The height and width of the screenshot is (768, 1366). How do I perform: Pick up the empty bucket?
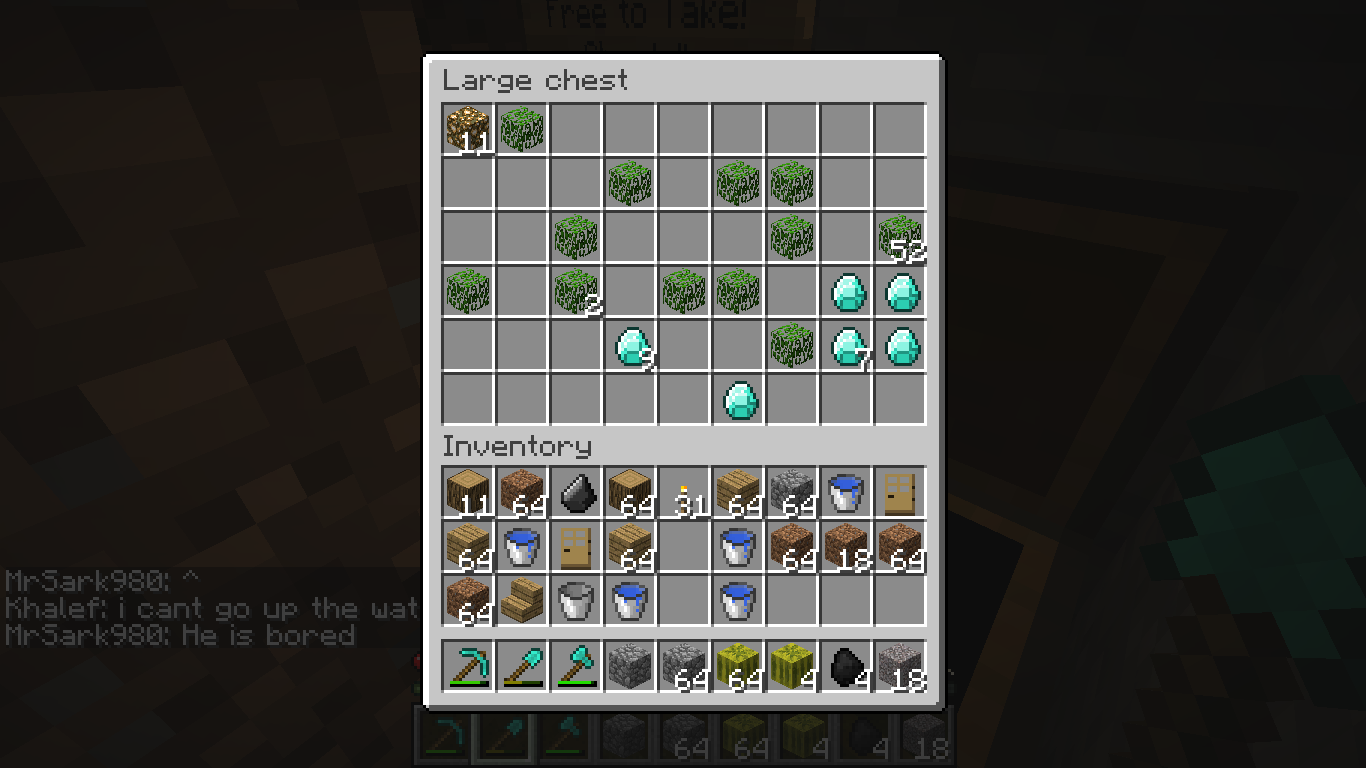pyautogui.click(x=575, y=600)
